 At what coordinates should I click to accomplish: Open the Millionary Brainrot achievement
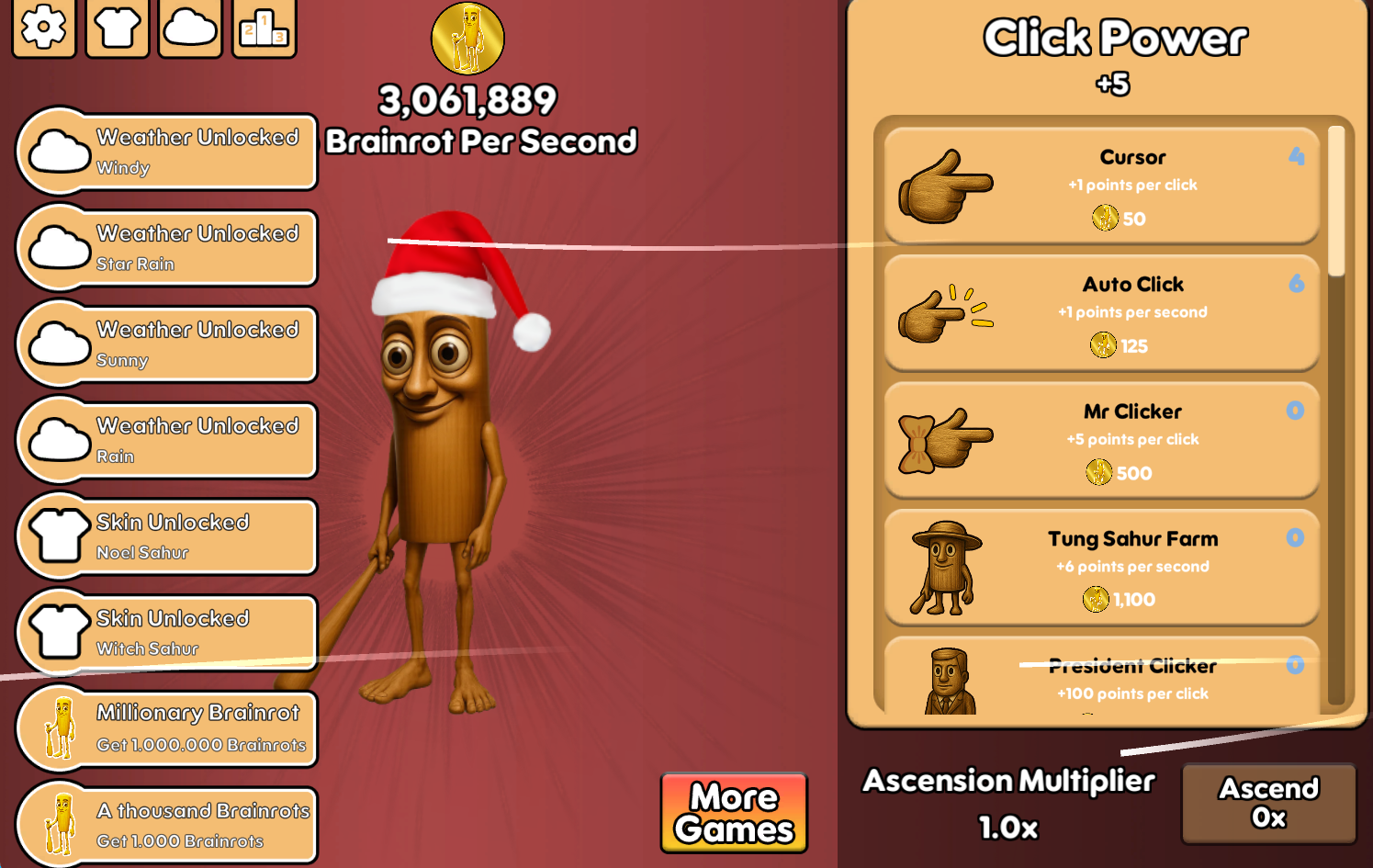tap(165, 727)
